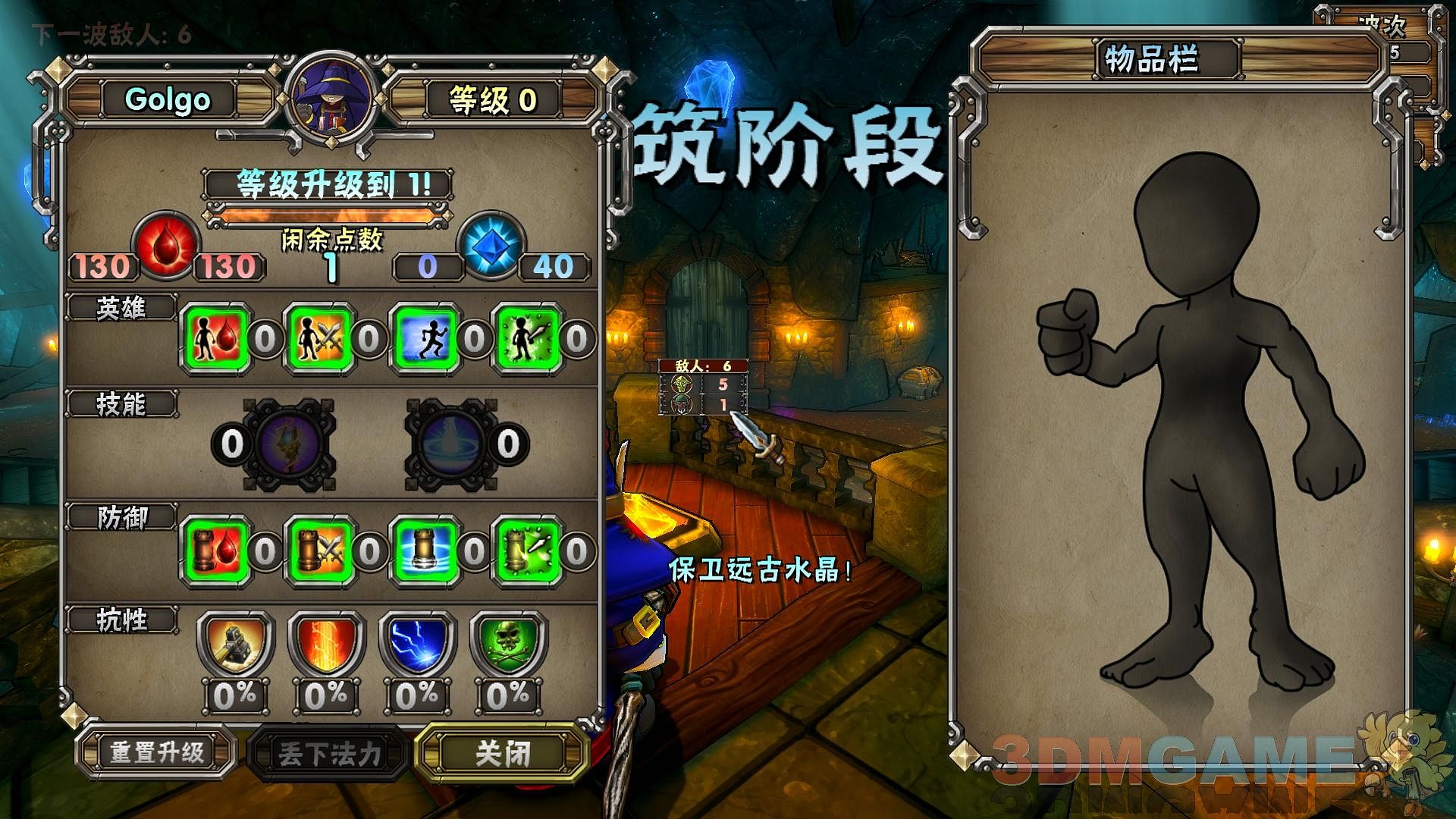Select the green skull poison resistance shield
Viewport: 1456px width, 819px height.
(x=508, y=645)
